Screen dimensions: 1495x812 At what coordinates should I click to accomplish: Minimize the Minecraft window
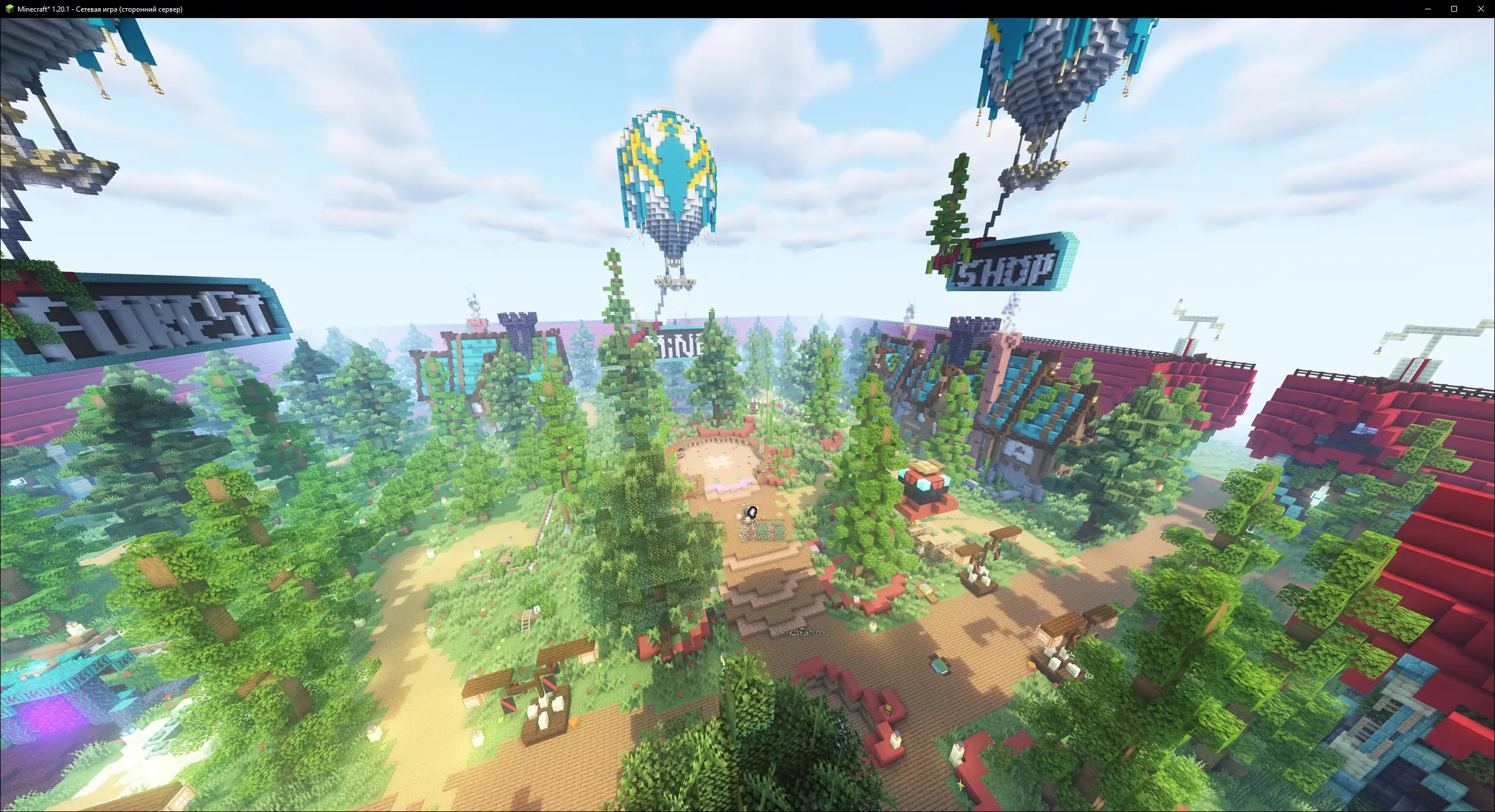[x=1428, y=9]
